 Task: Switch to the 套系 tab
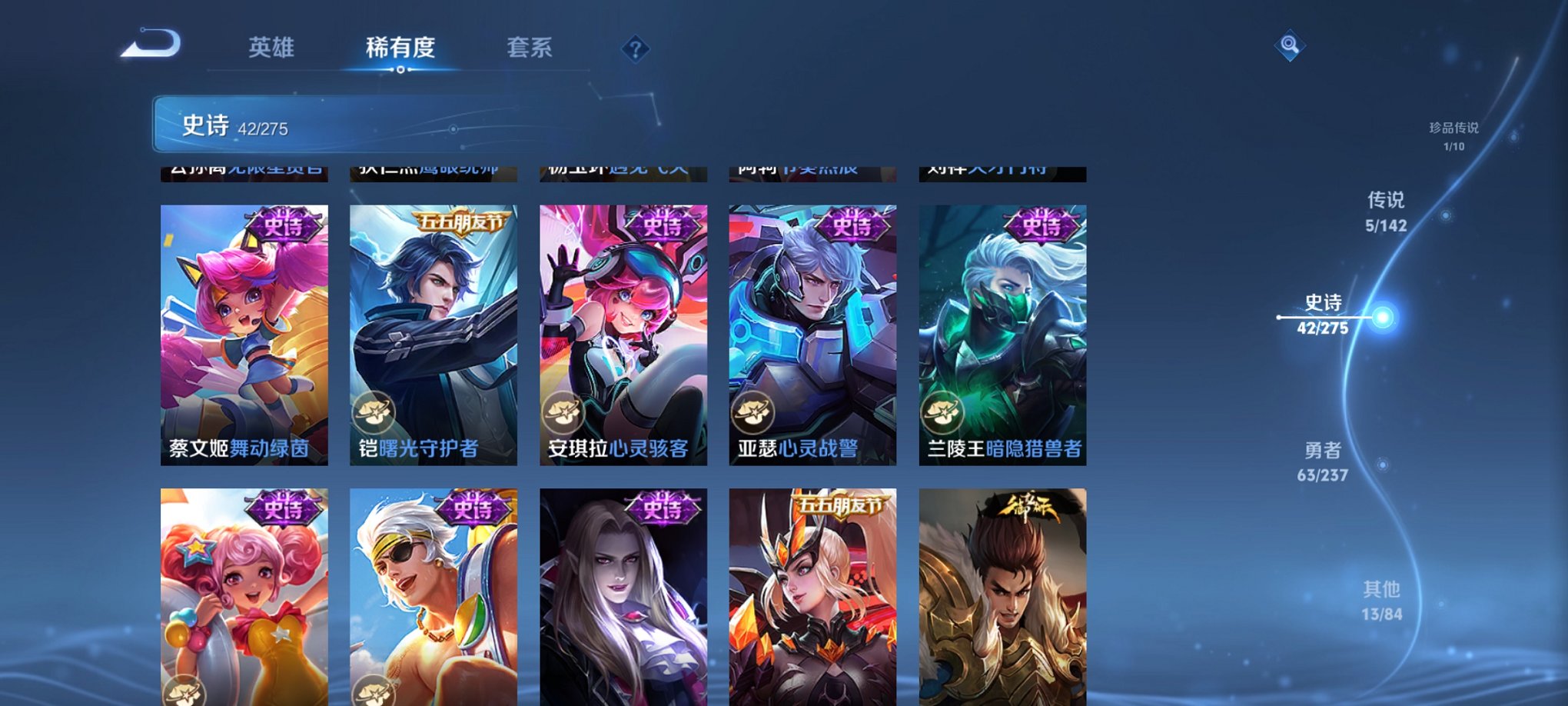click(533, 48)
